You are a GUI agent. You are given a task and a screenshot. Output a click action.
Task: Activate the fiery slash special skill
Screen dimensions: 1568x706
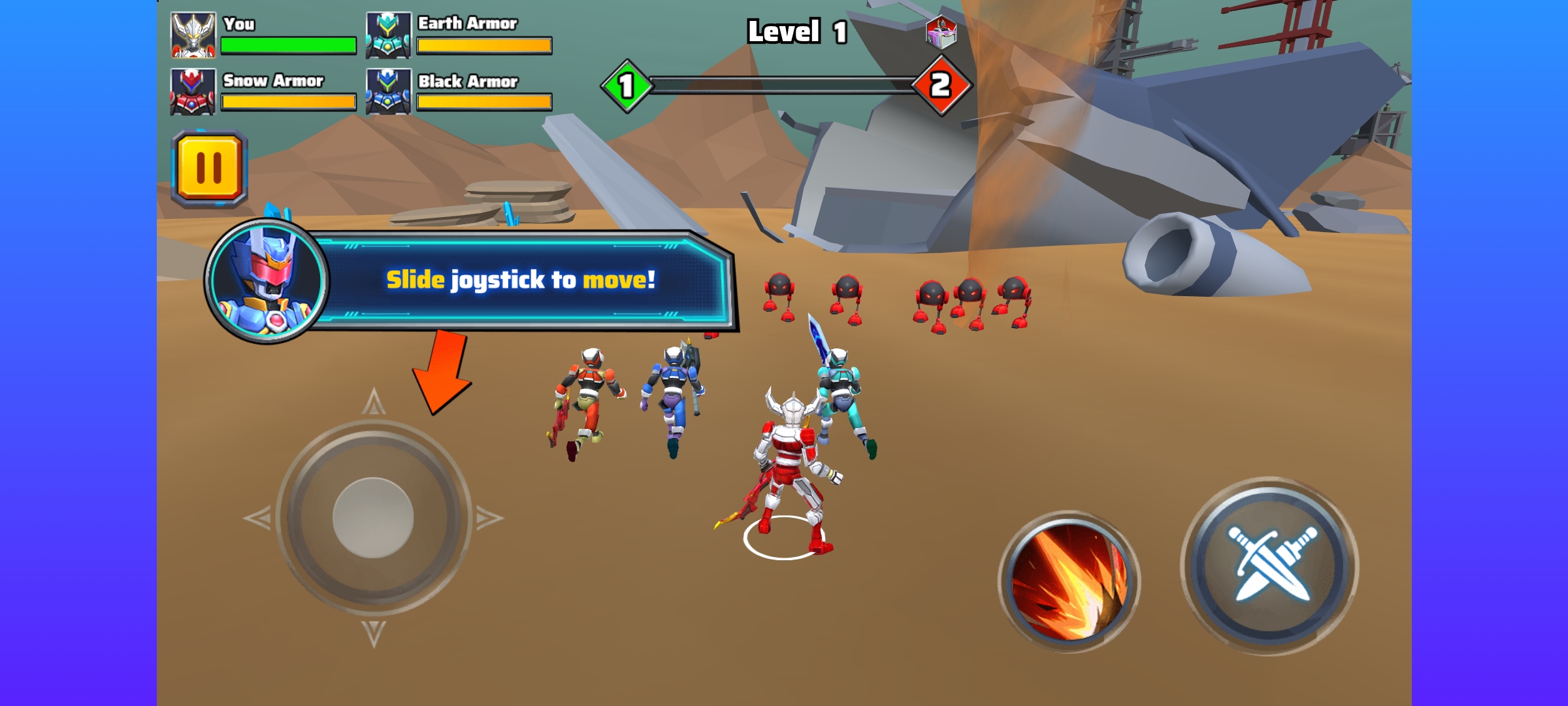click(x=1069, y=580)
